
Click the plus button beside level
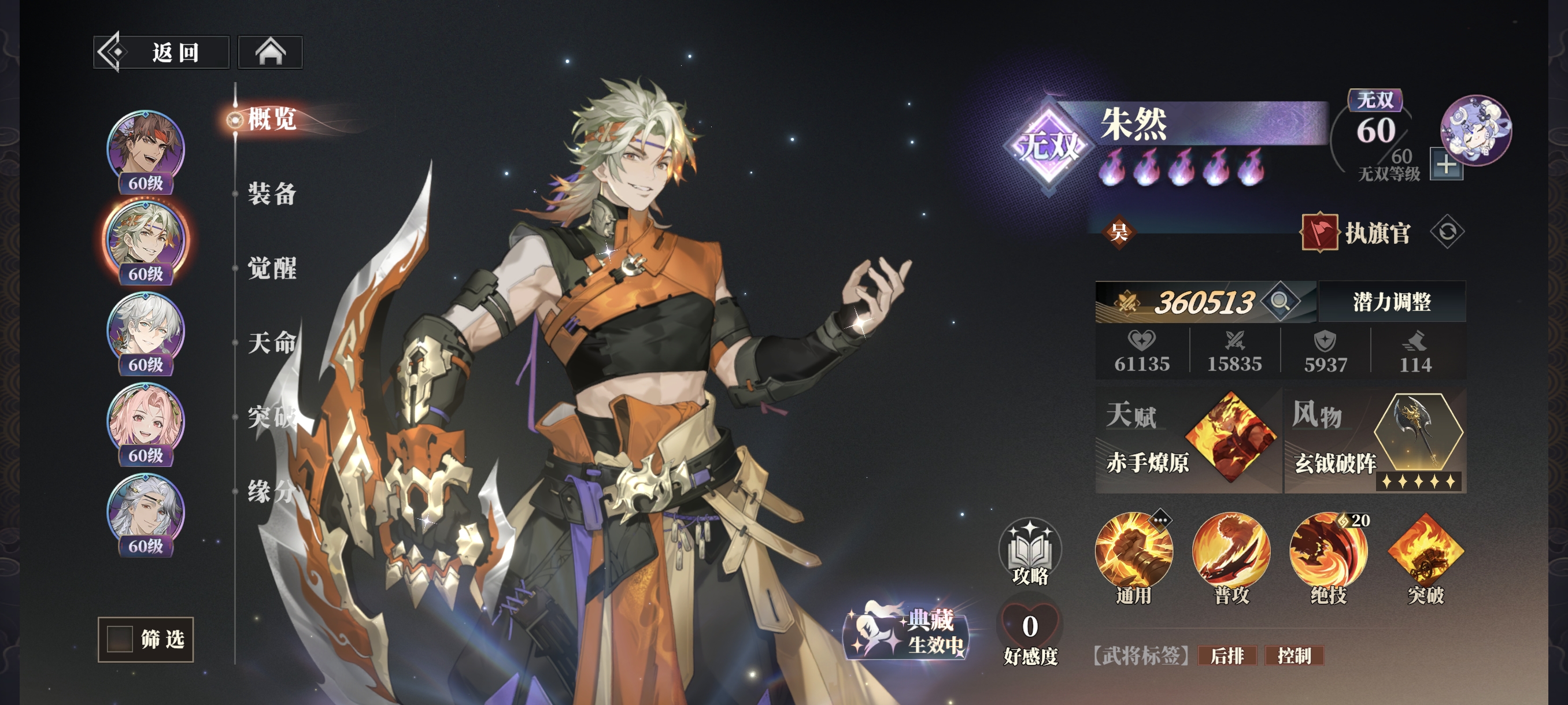(x=1446, y=164)
